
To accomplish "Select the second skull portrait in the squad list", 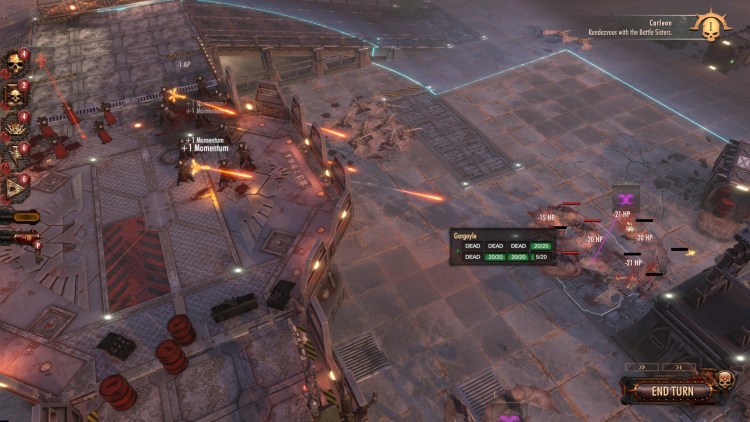I will click(15, 95).
